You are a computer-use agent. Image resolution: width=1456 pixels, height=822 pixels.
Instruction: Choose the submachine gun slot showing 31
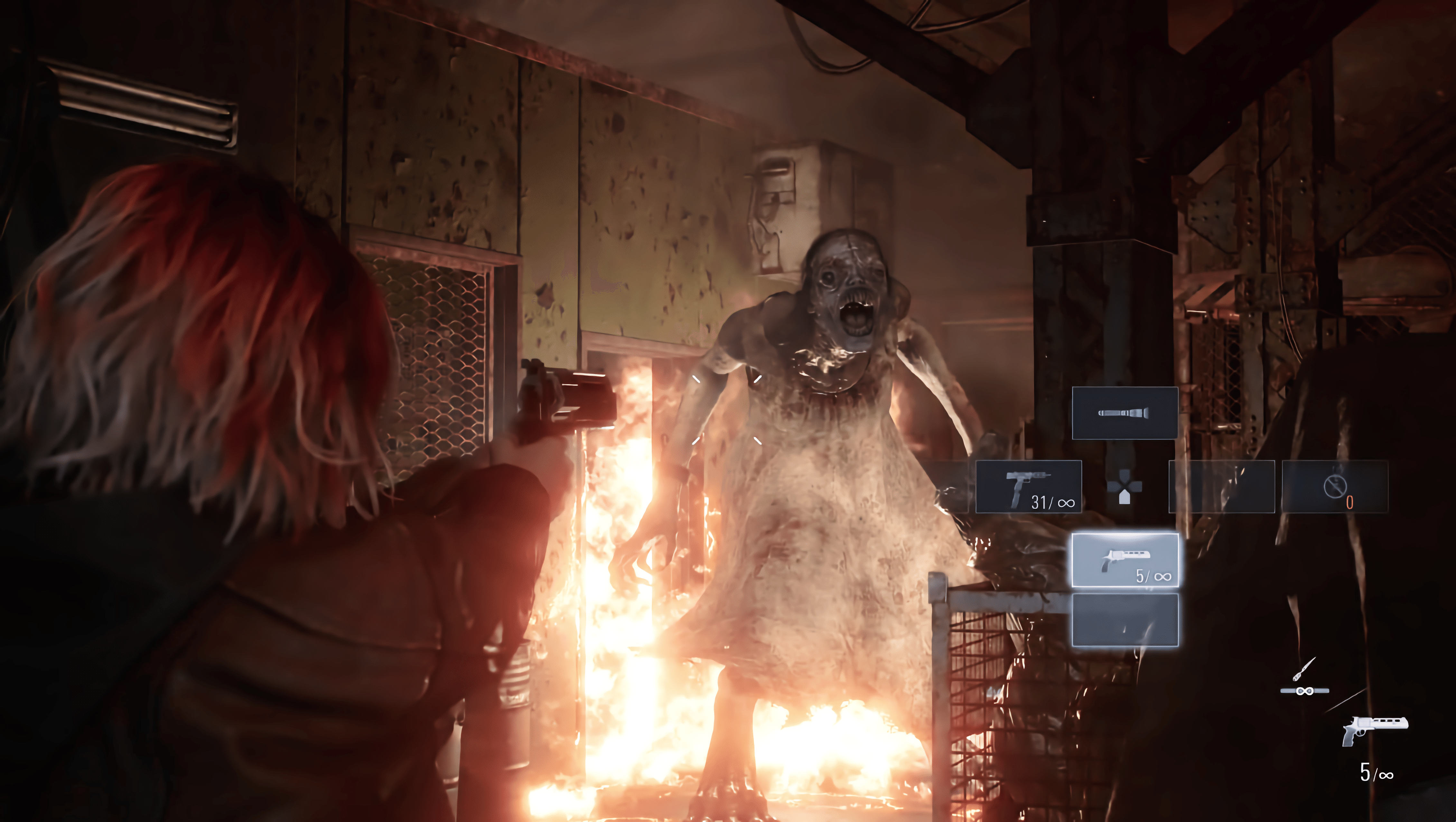pos(1029,487)
